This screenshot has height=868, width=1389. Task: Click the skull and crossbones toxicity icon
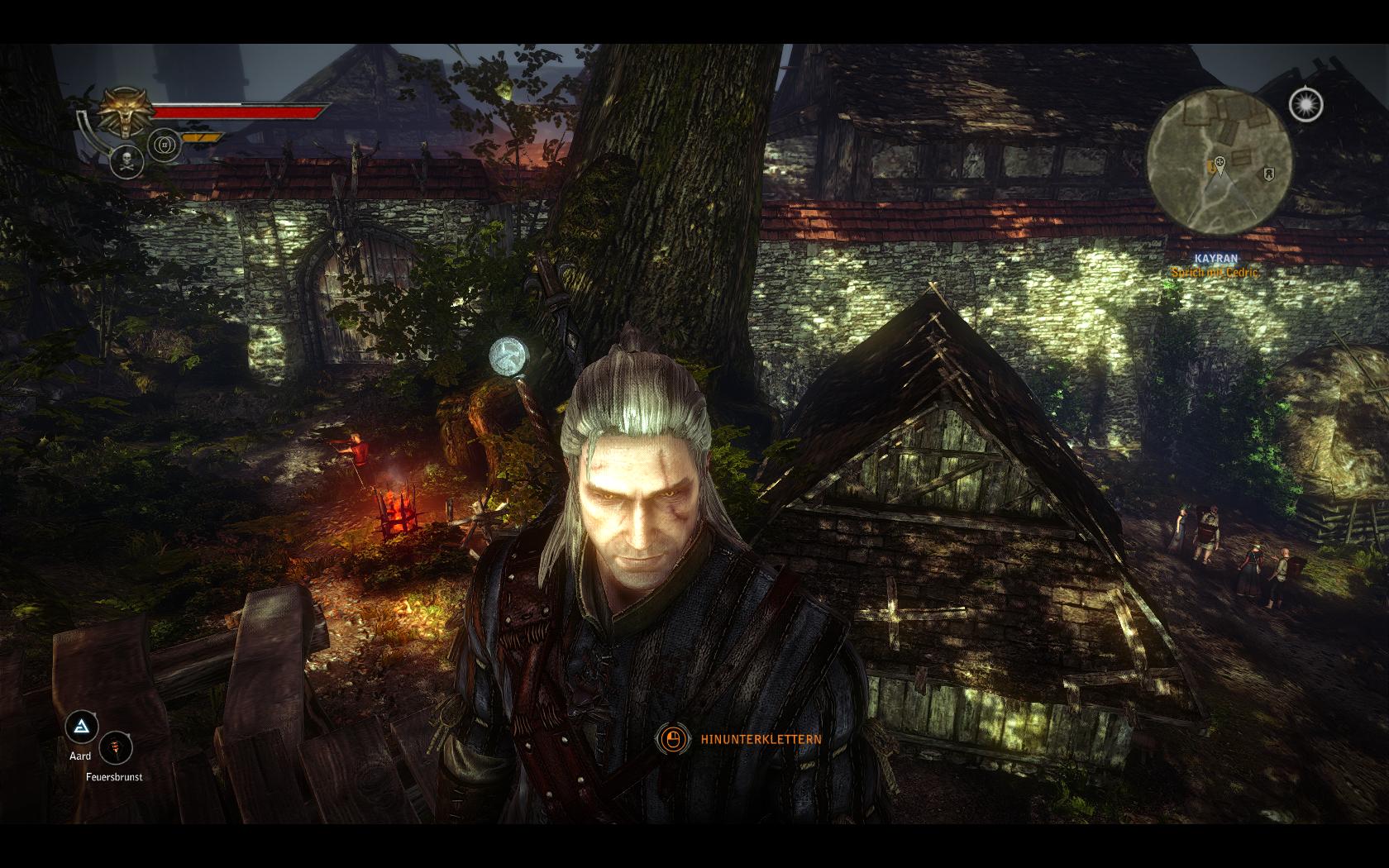point(126,160)
